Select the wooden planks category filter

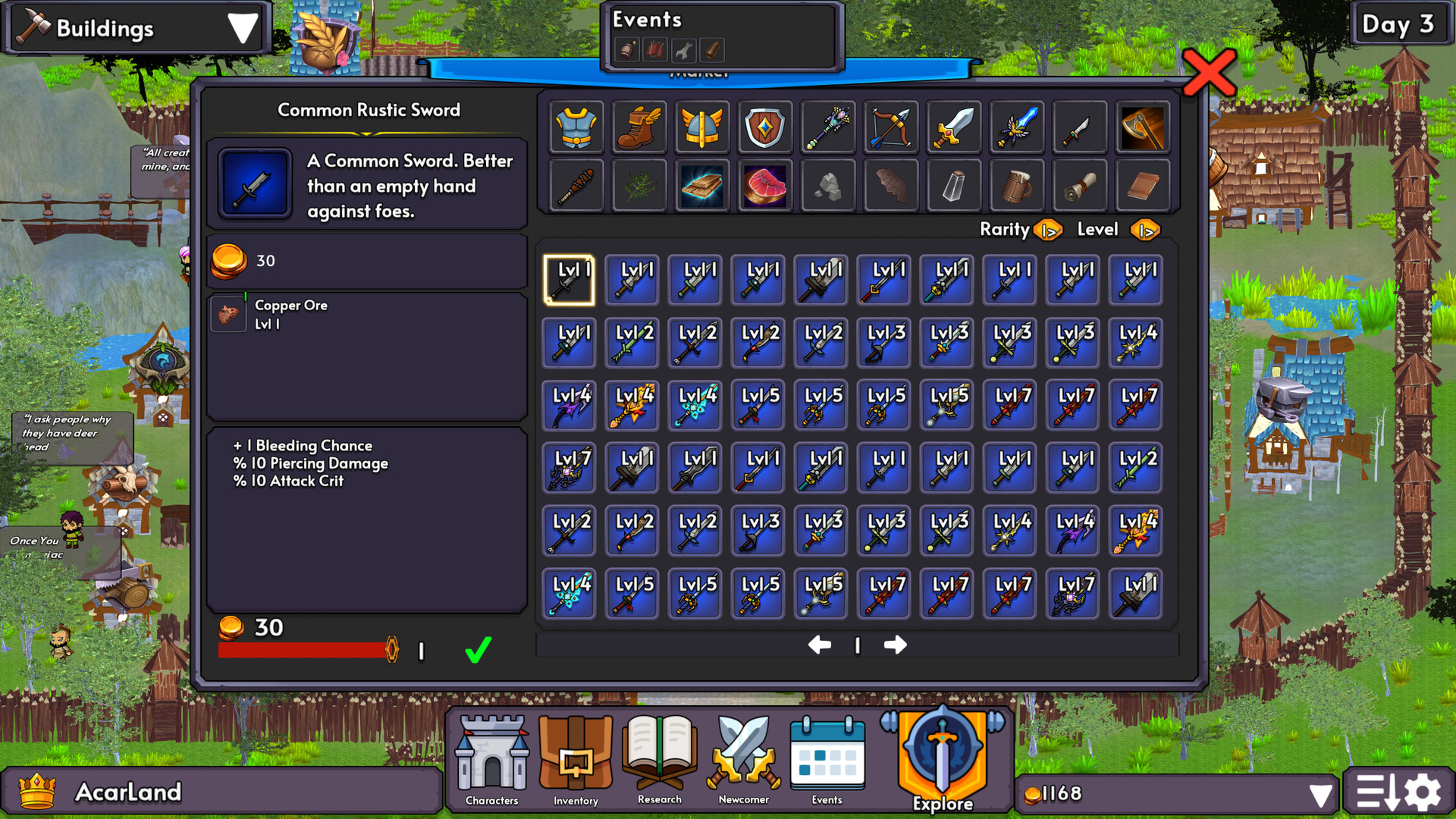pyautogui.click(x=701, y=185)
